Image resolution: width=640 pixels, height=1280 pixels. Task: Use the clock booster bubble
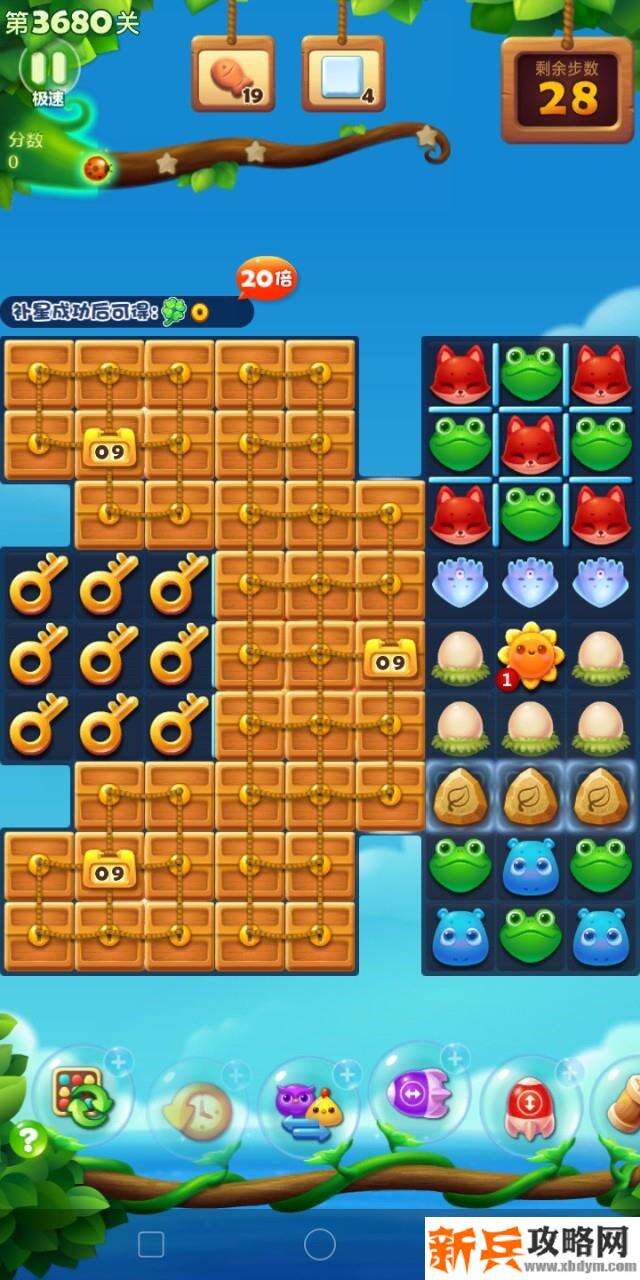(x=198, y=1107)
